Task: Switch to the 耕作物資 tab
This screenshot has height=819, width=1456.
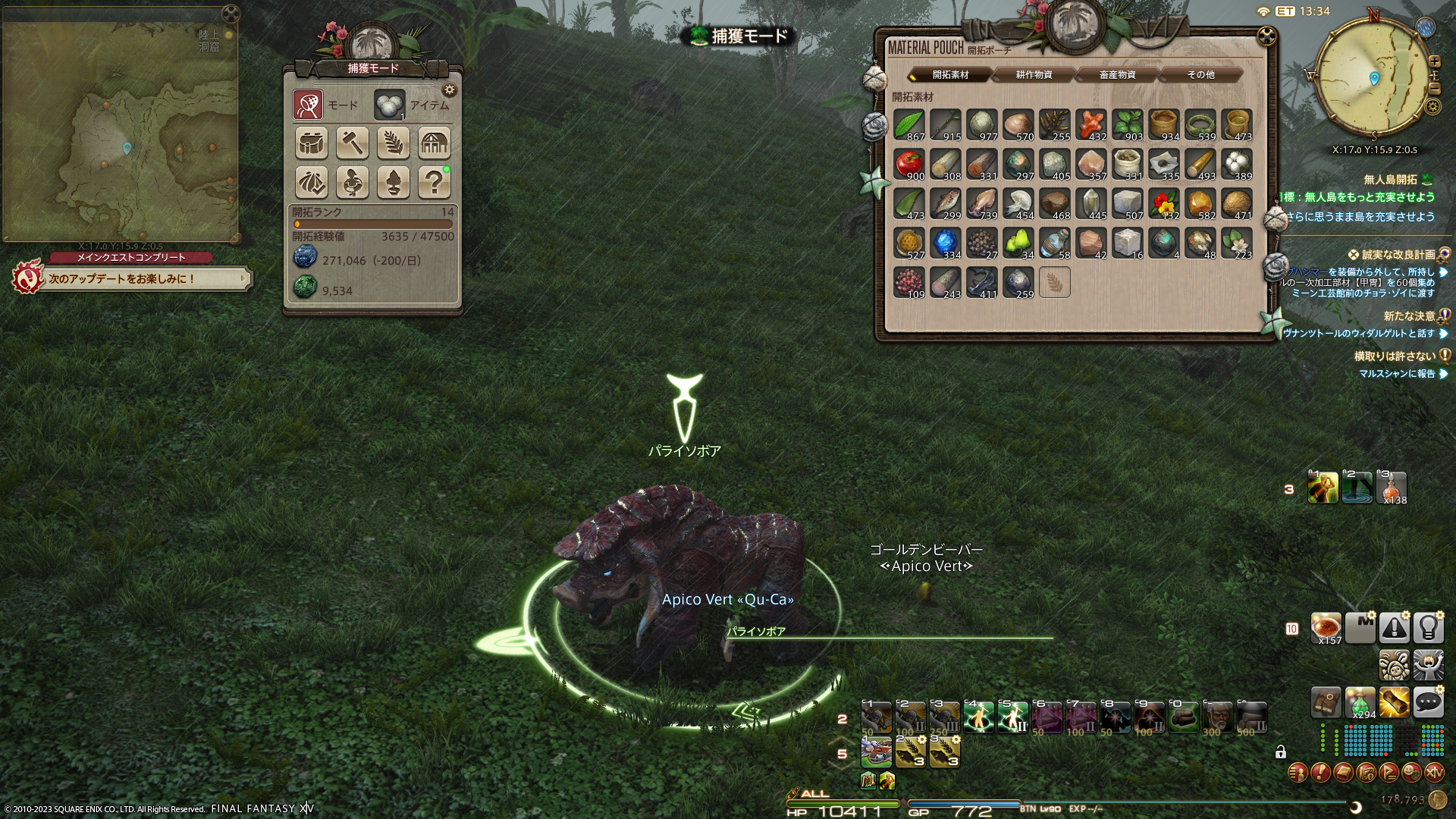Action: pos(1034,75)
